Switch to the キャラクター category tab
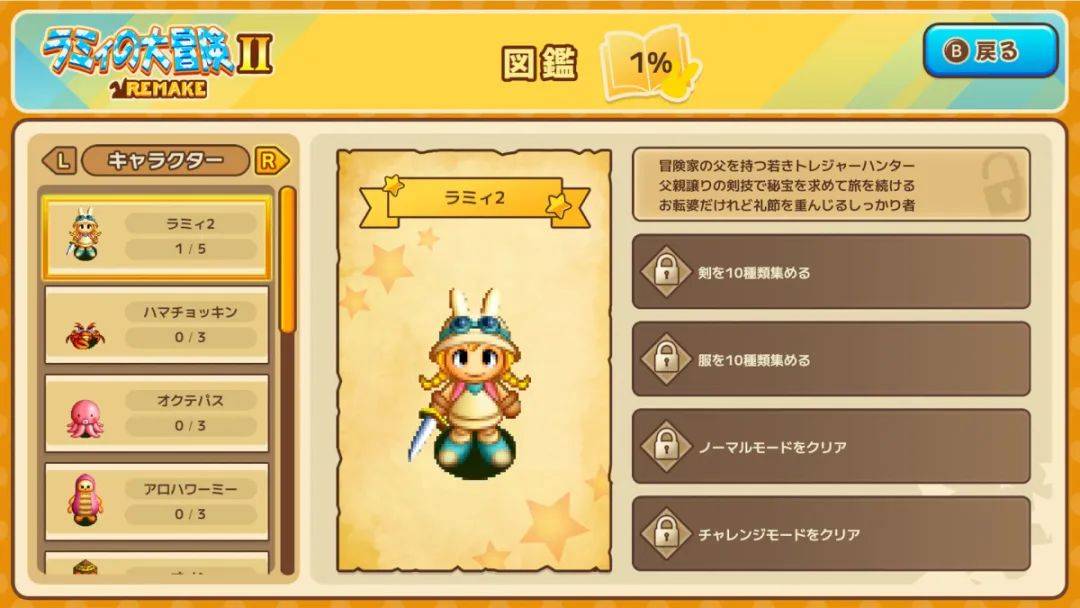 165,160
